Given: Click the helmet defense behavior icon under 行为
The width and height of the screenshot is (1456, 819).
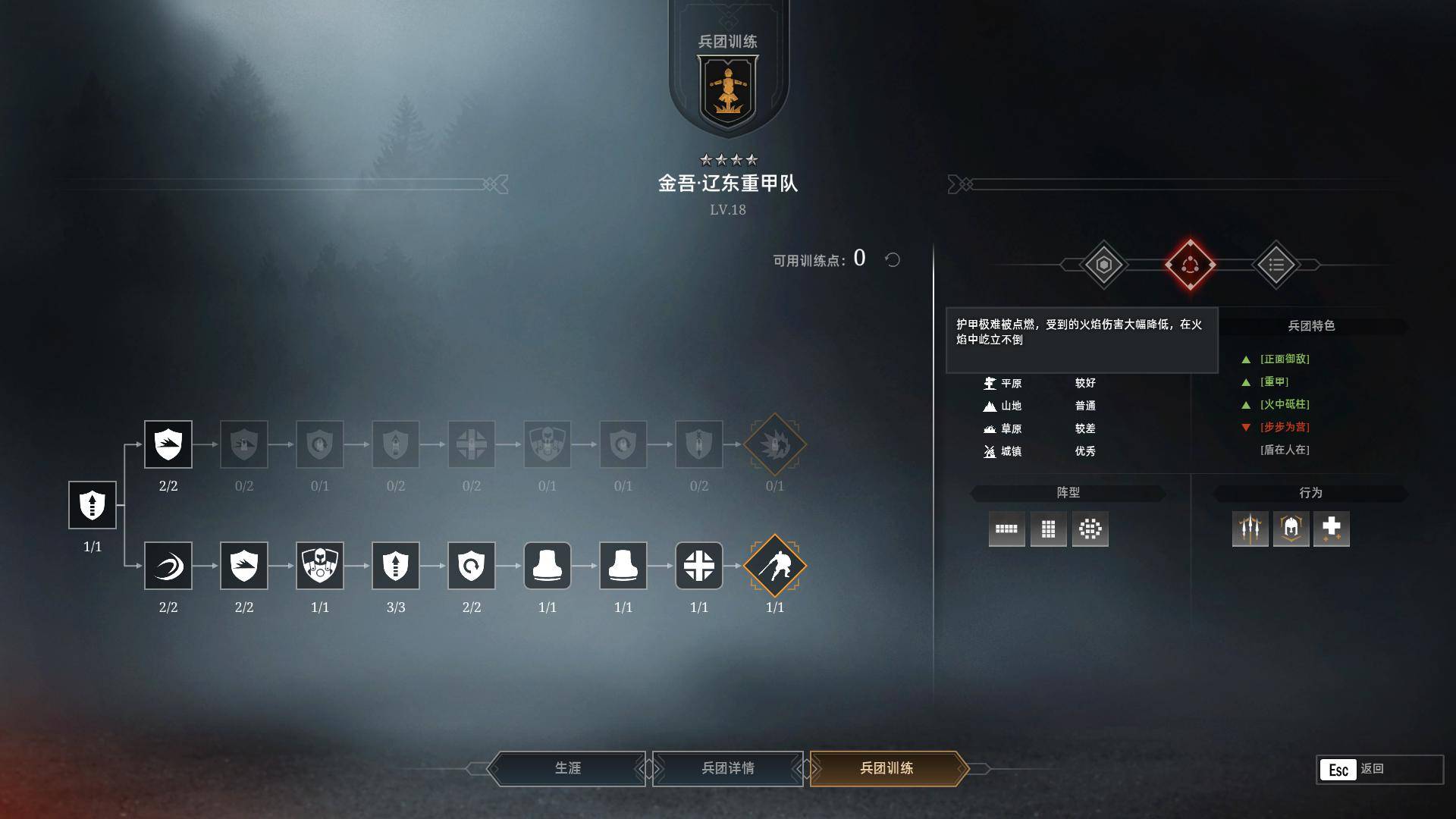Looking at the screenshot, I should tap(1291, 529).
